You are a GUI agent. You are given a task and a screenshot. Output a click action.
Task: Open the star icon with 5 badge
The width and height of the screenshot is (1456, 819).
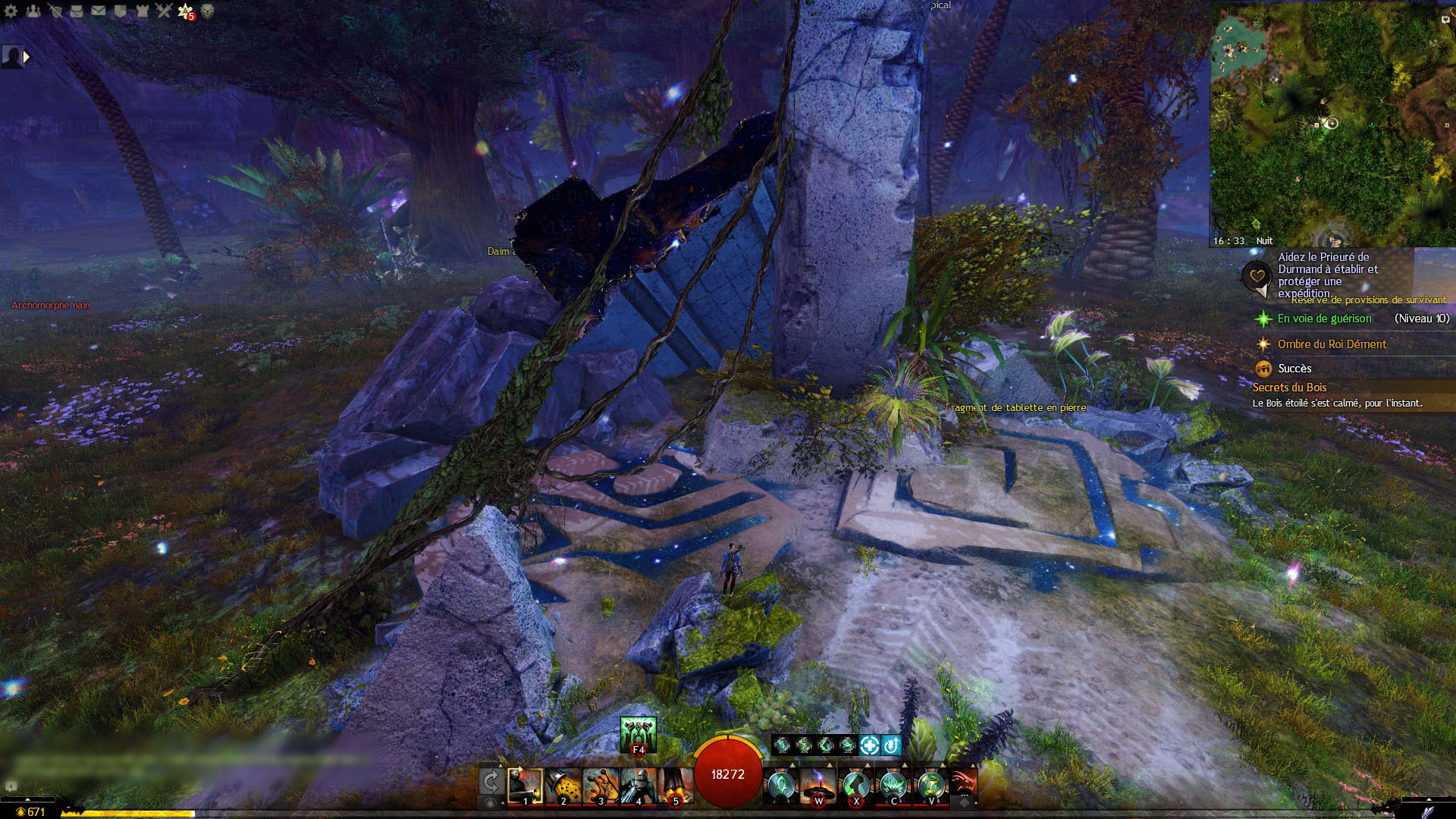pyautogui.click(x=186, y=11)
